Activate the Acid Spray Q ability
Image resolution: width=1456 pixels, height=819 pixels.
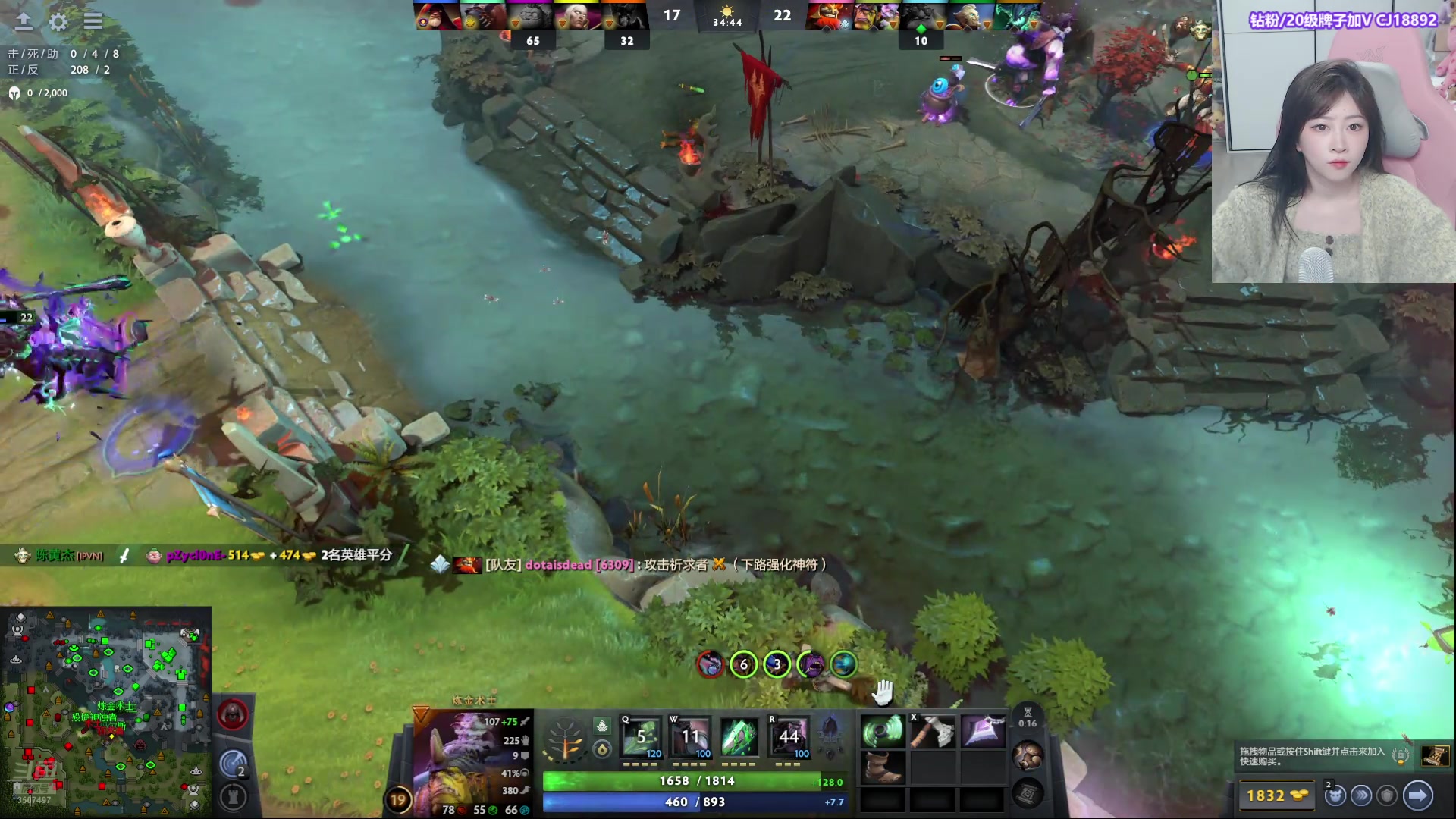pos(641,736)
